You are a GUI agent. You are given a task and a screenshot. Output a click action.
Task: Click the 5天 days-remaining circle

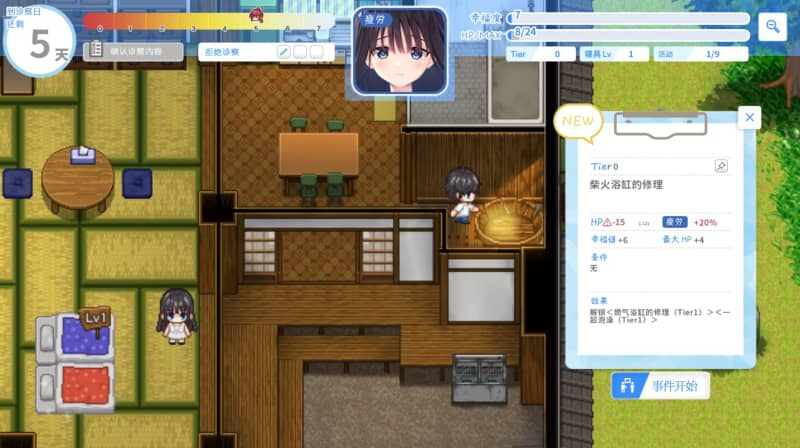click(38, 40)
